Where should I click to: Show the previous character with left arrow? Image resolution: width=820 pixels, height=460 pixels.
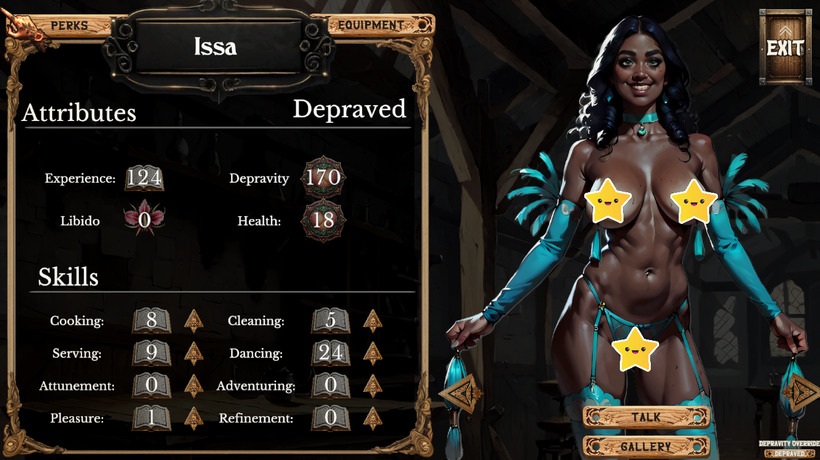[460, 394]
